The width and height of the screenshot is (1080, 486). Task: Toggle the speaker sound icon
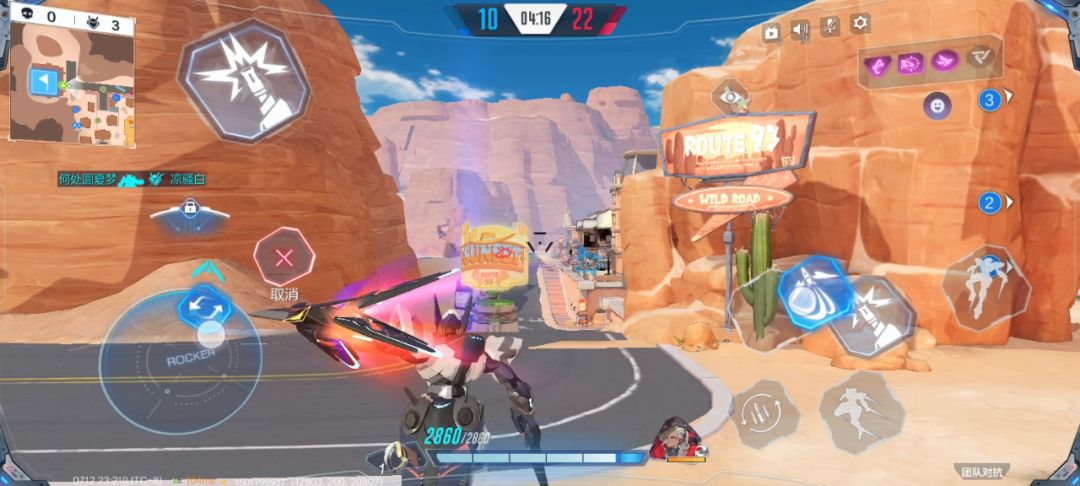tap(800, 31)
